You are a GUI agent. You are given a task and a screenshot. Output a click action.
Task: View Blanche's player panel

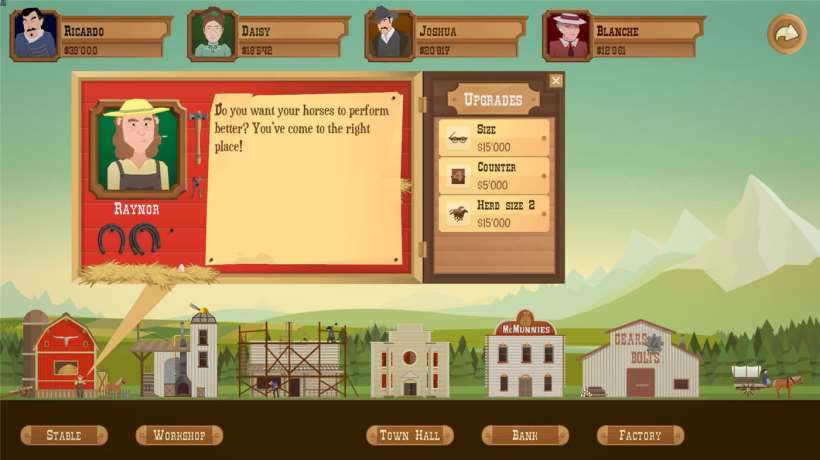[624, 36]
